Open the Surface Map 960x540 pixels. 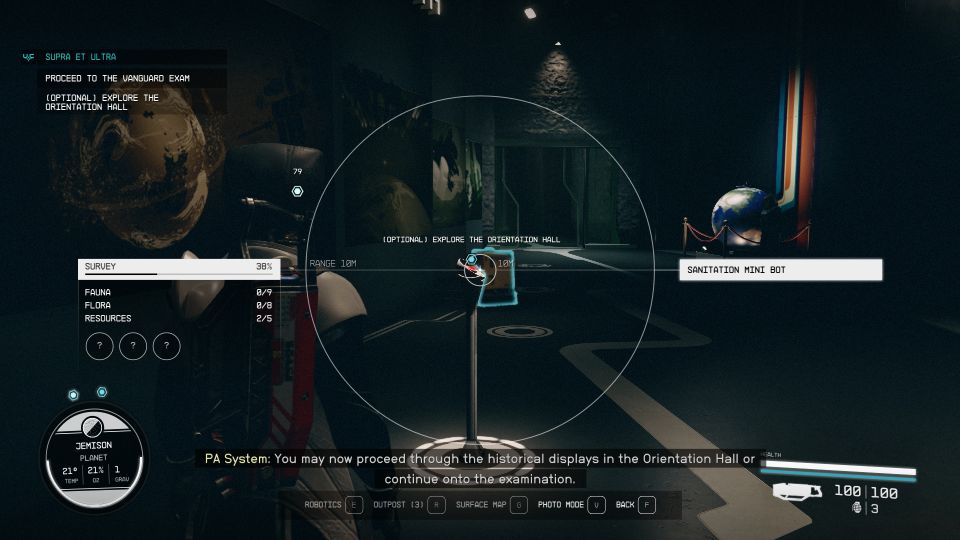click(x=491, y=505)
